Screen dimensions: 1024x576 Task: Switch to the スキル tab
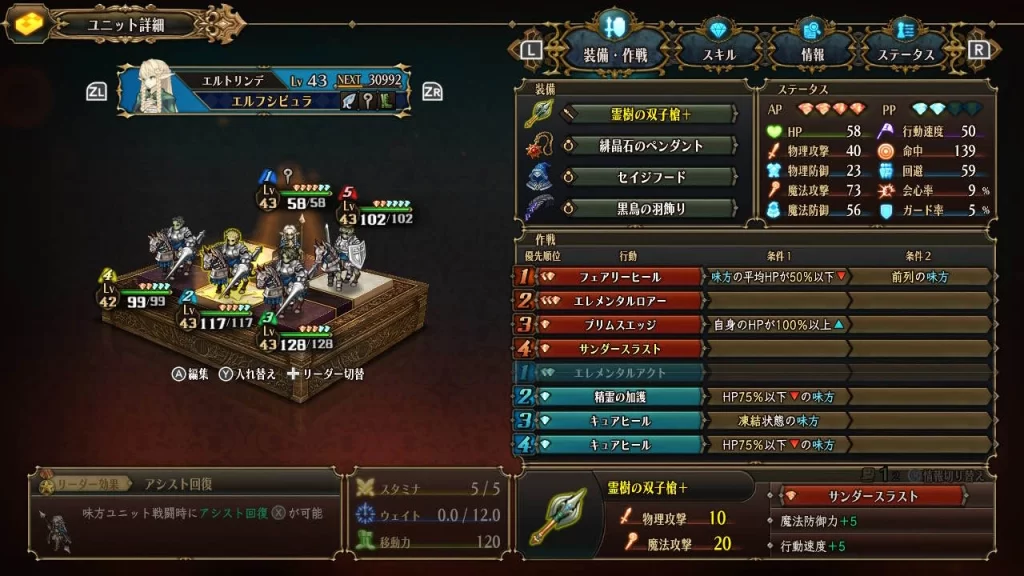coord(720,53)
